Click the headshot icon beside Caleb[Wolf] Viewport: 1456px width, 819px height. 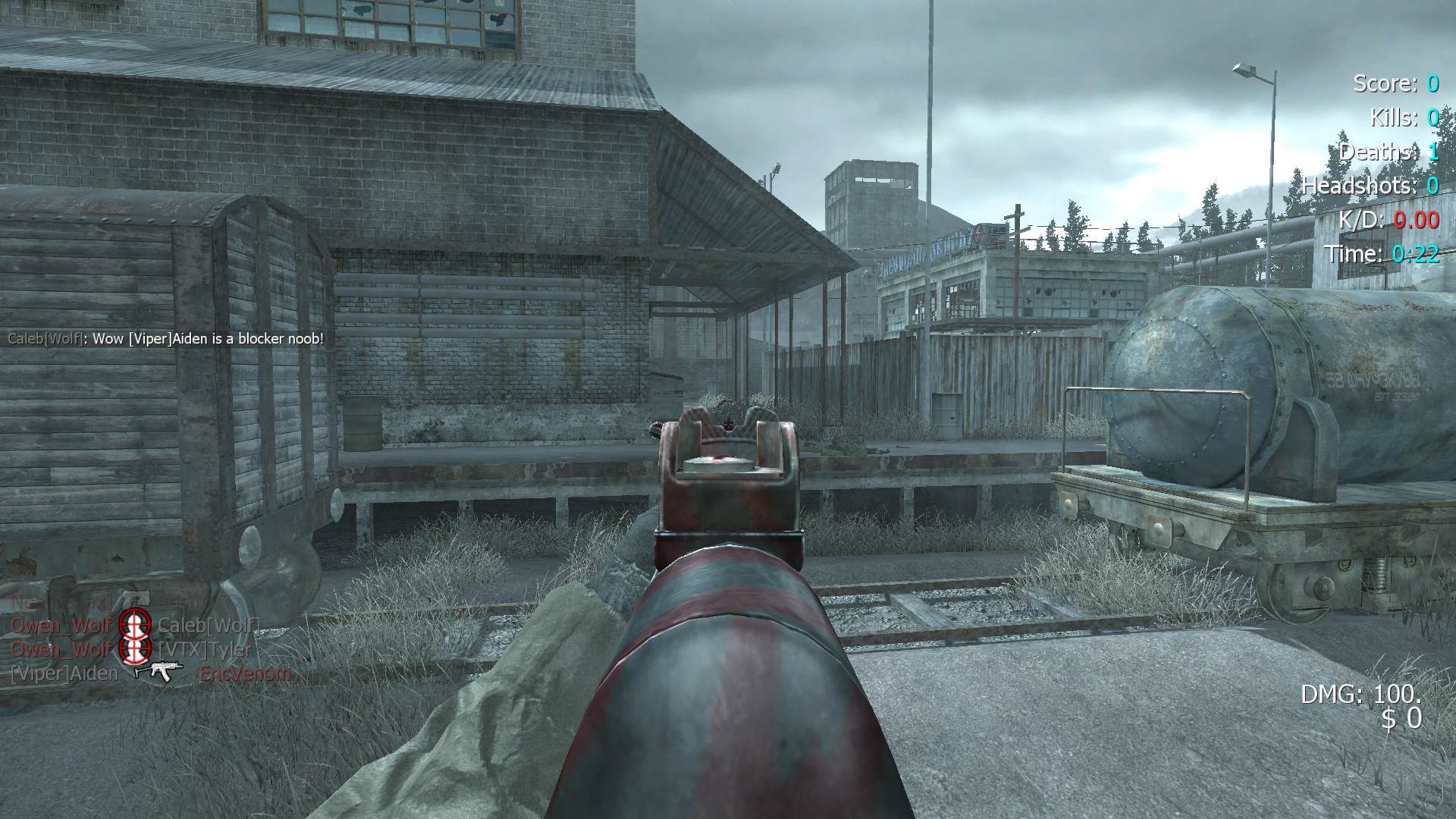click(134, 626)
